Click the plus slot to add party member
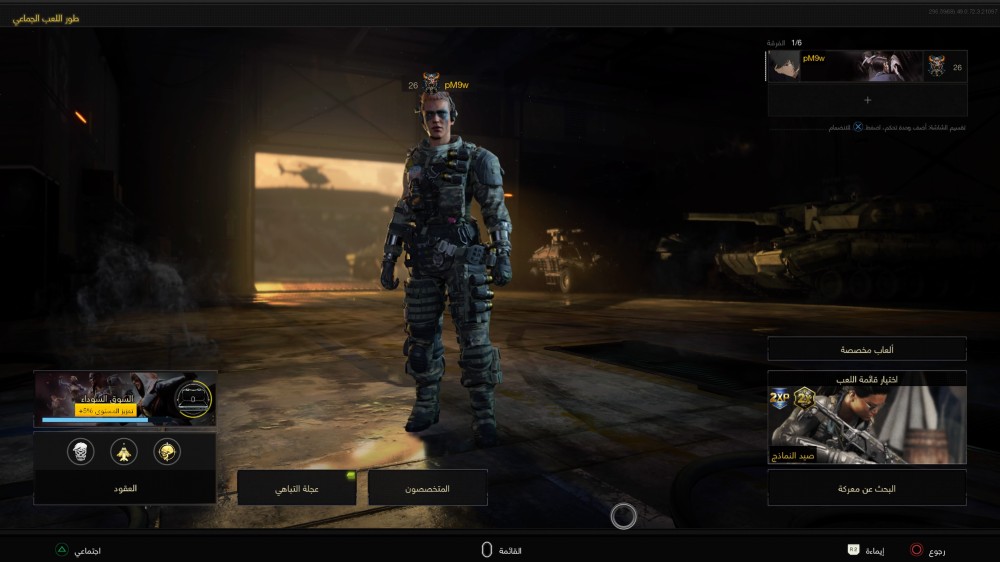Image resolution: width=1000 pixels, height=562 pixels. (x=867, y=100)
